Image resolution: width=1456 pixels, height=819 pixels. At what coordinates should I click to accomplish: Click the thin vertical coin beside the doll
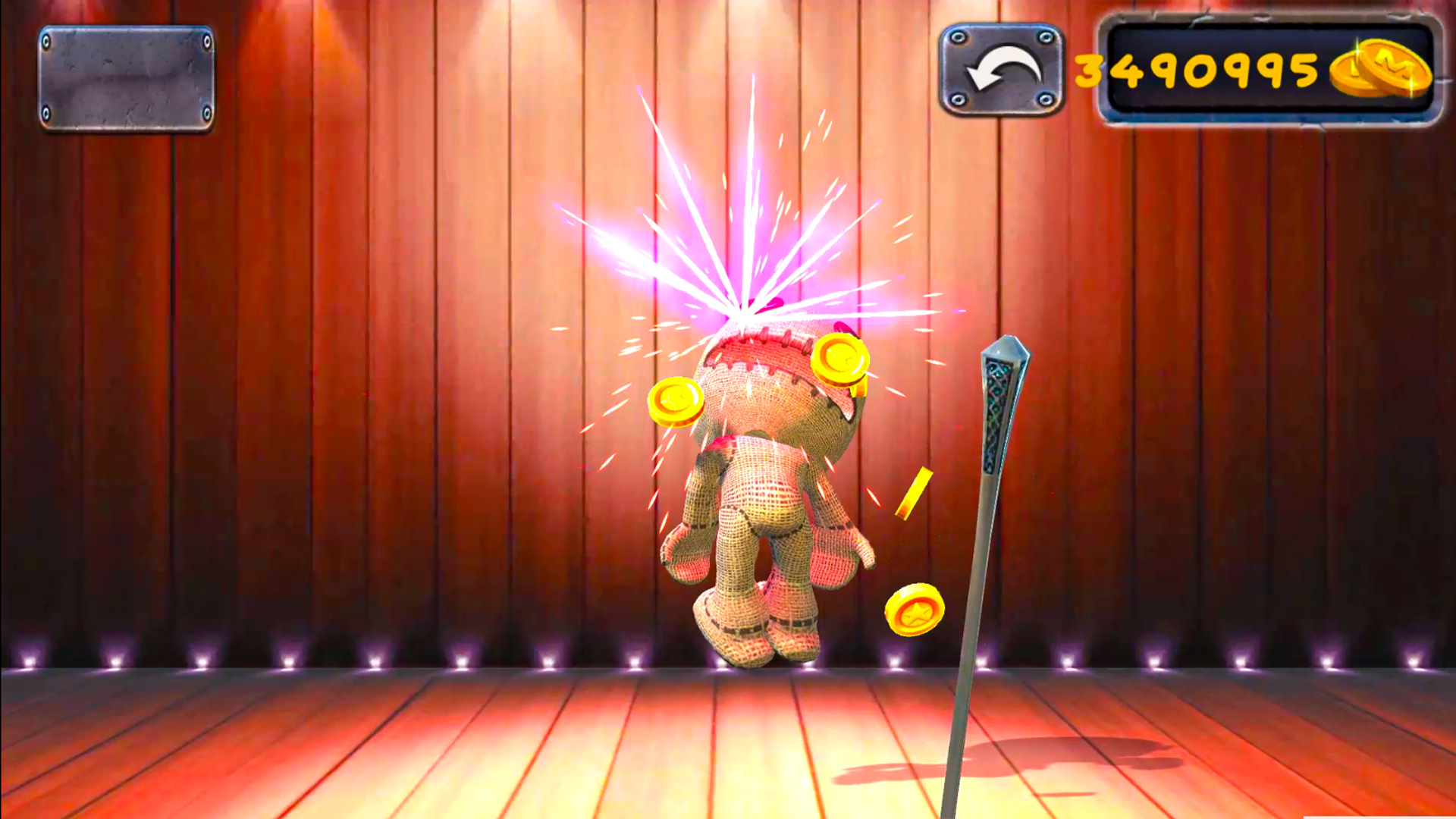(912, 494)
